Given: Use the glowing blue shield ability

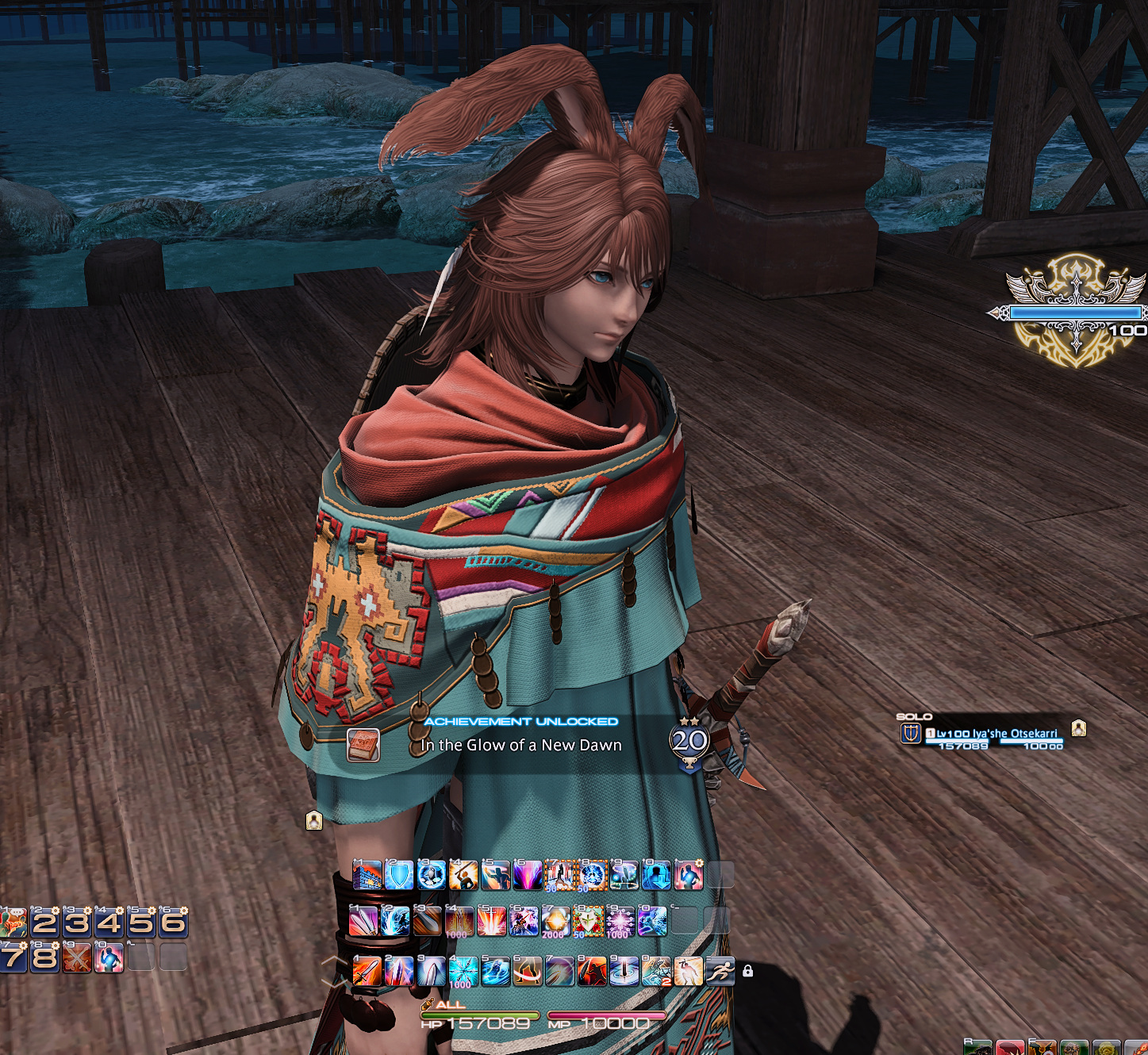Looking at the screenshot, I should [399, 875].
